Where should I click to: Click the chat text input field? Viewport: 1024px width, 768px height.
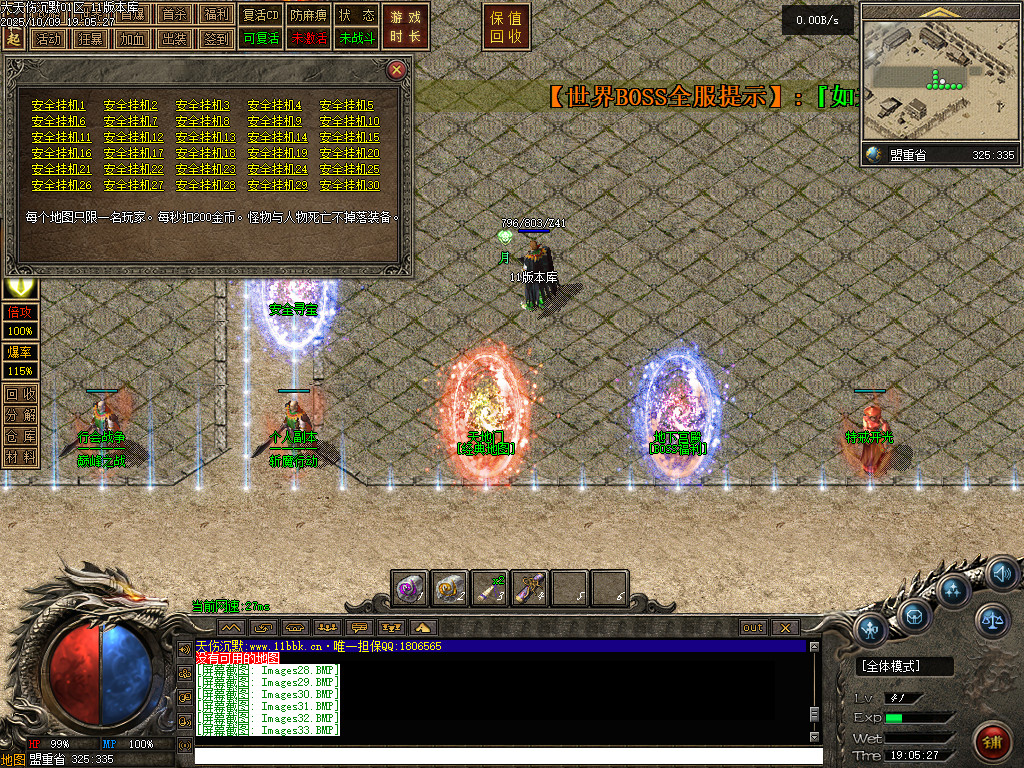(500, 755)
